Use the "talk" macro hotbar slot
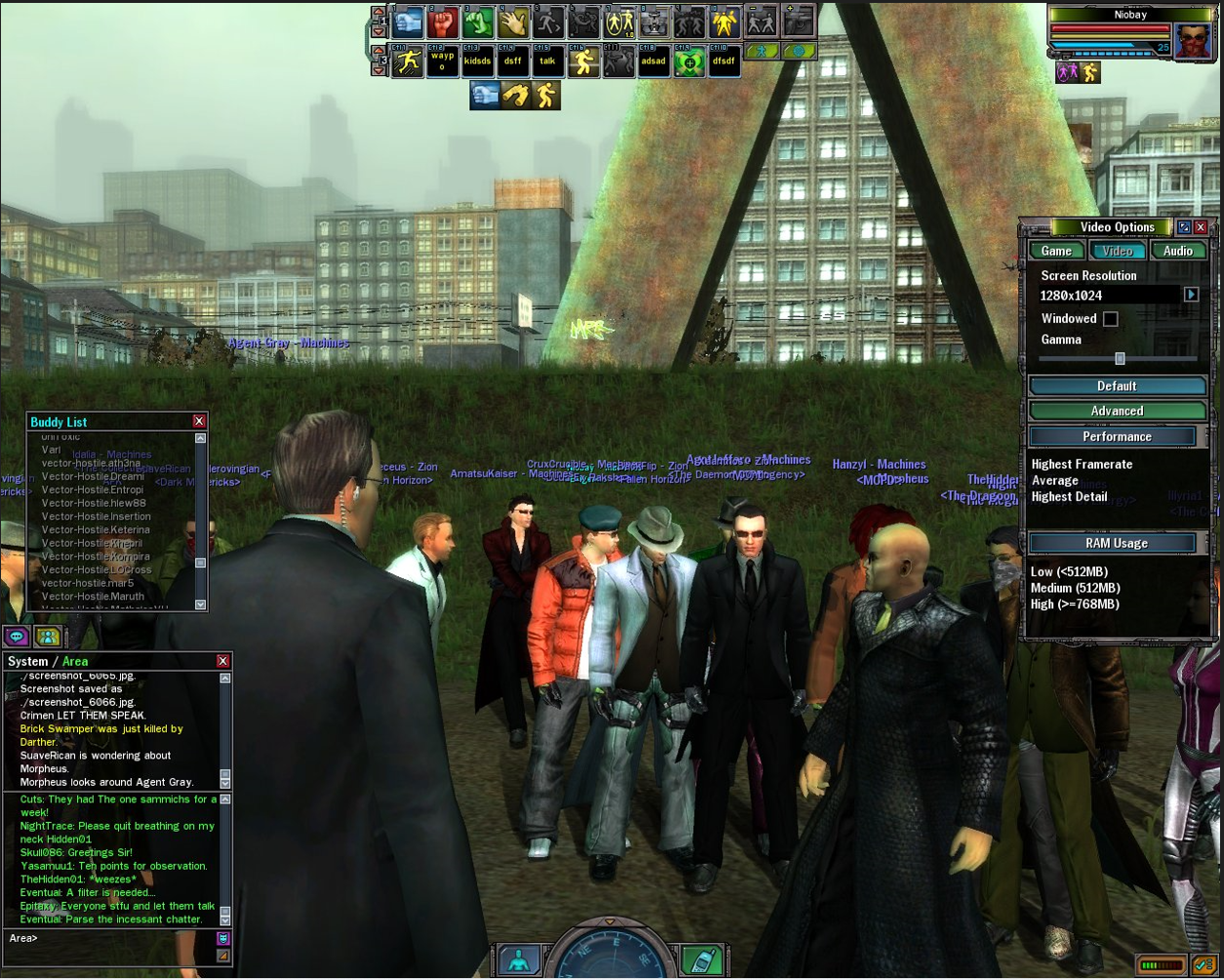 547,61
